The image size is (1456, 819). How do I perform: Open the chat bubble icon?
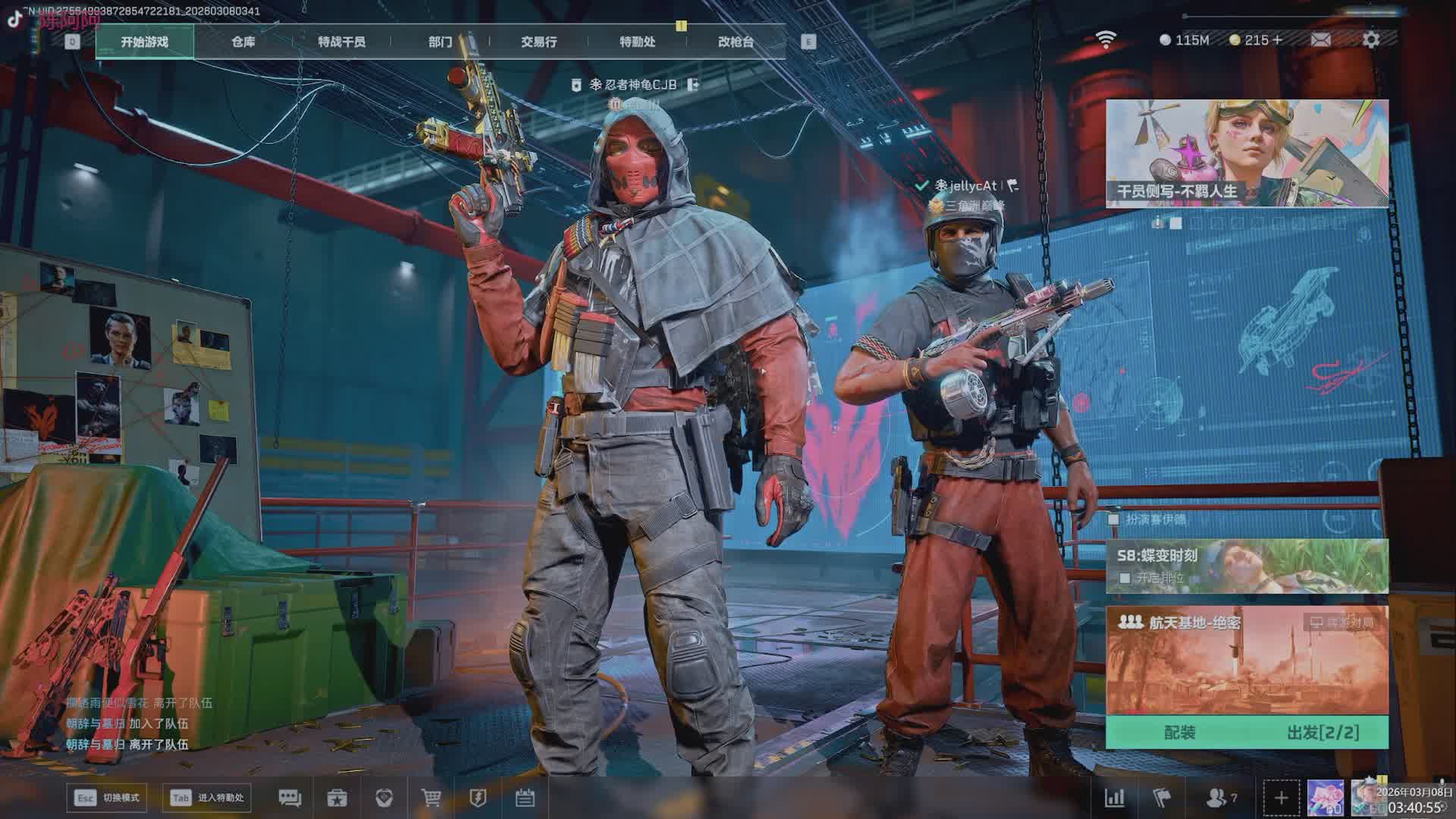point(290,798)
